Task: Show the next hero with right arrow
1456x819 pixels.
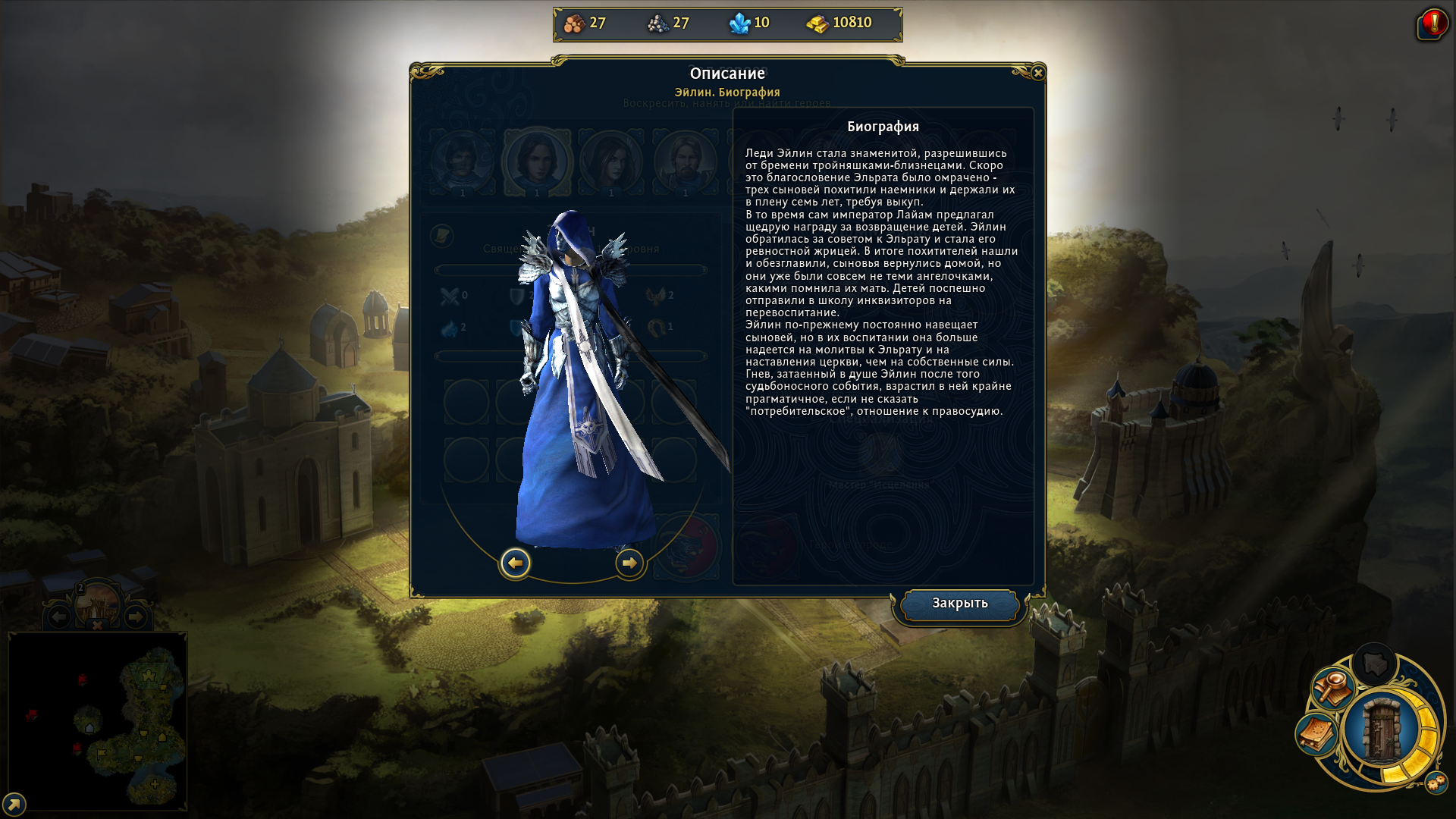Action: tap(629, 563)
